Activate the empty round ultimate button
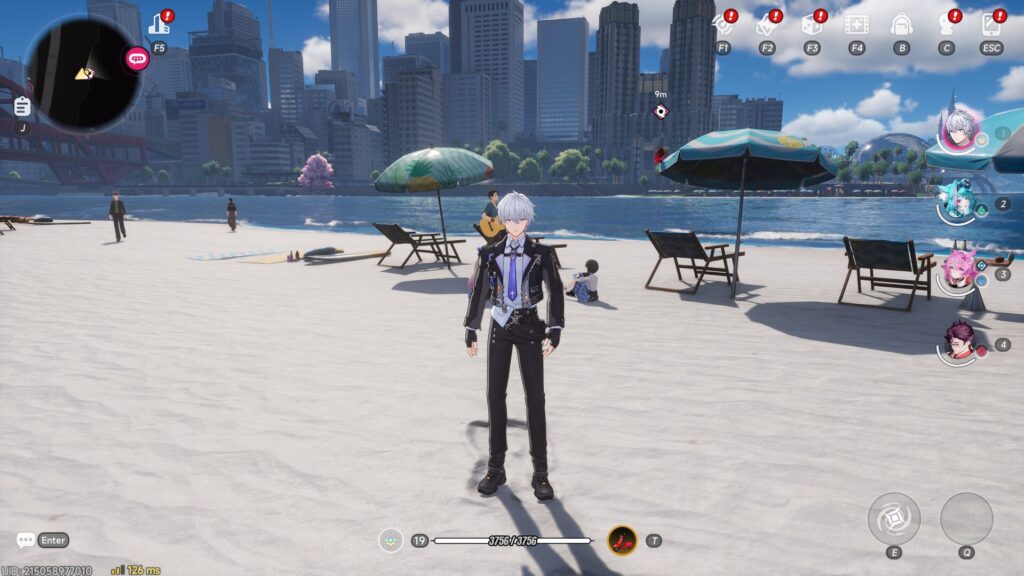This screenshot has height=576, width=1024. [x=966, y=519]
